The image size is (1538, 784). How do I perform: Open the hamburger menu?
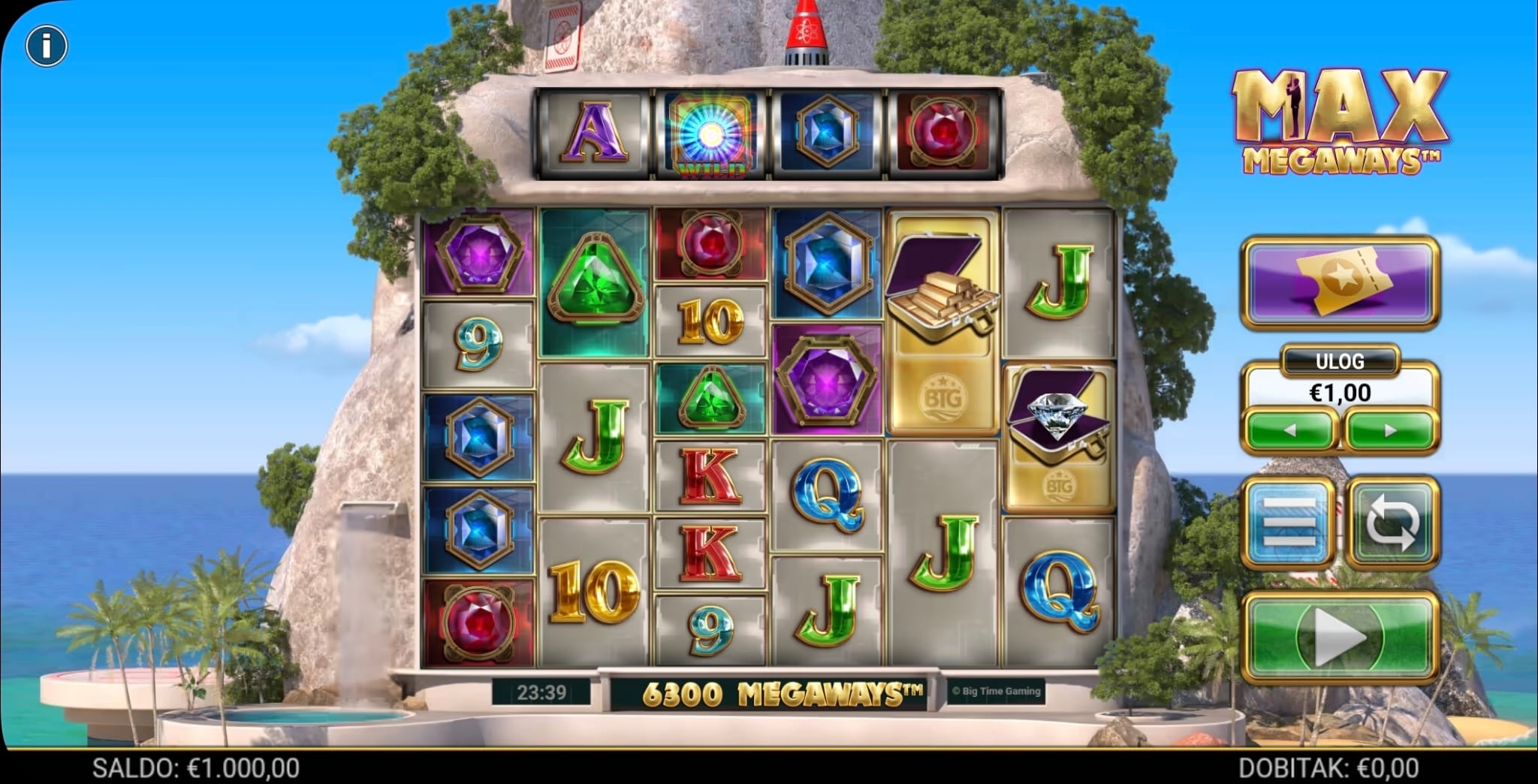coord(1289,523)
